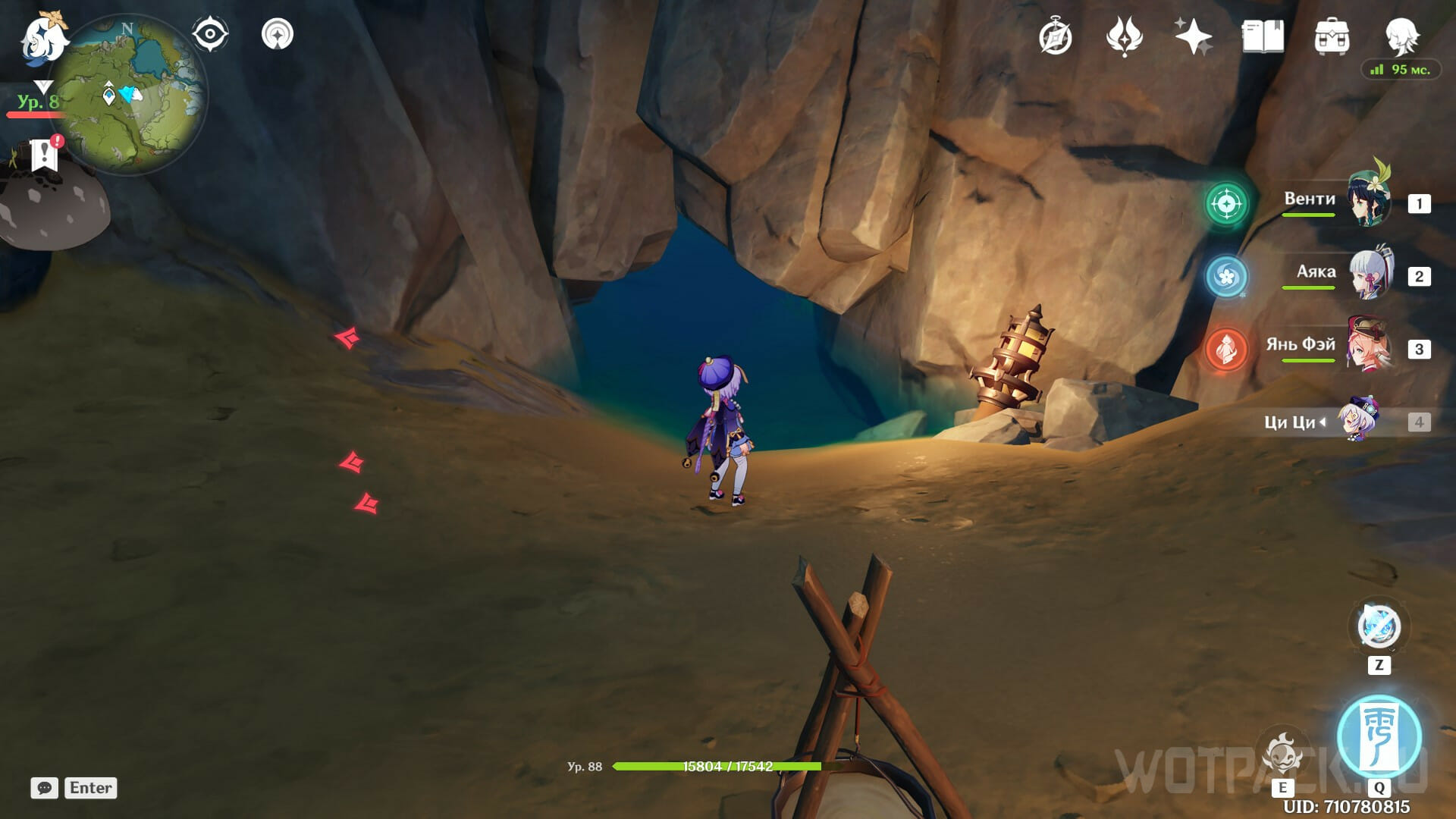Viewport: 1456px width, 819px height.
Task: Use the gadget above the Z key
Action: [1379, 627]
